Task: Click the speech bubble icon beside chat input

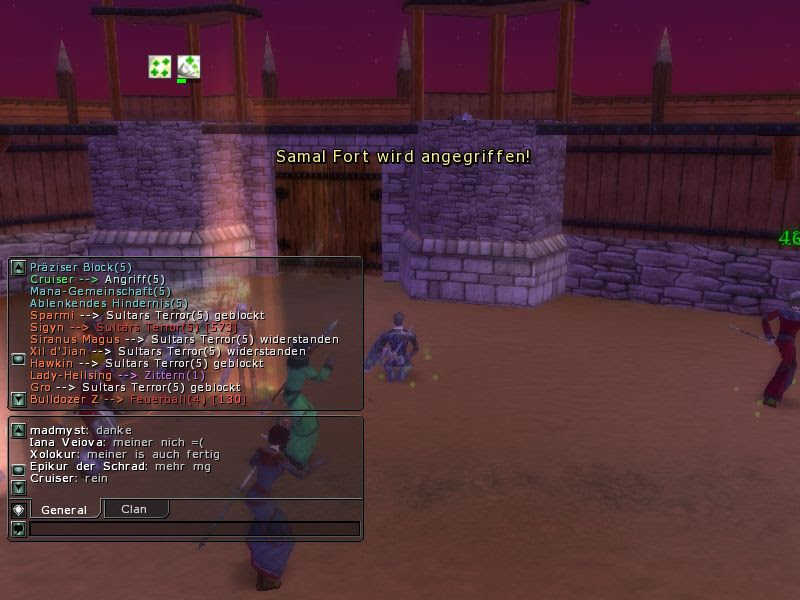Action: (18, 529)
